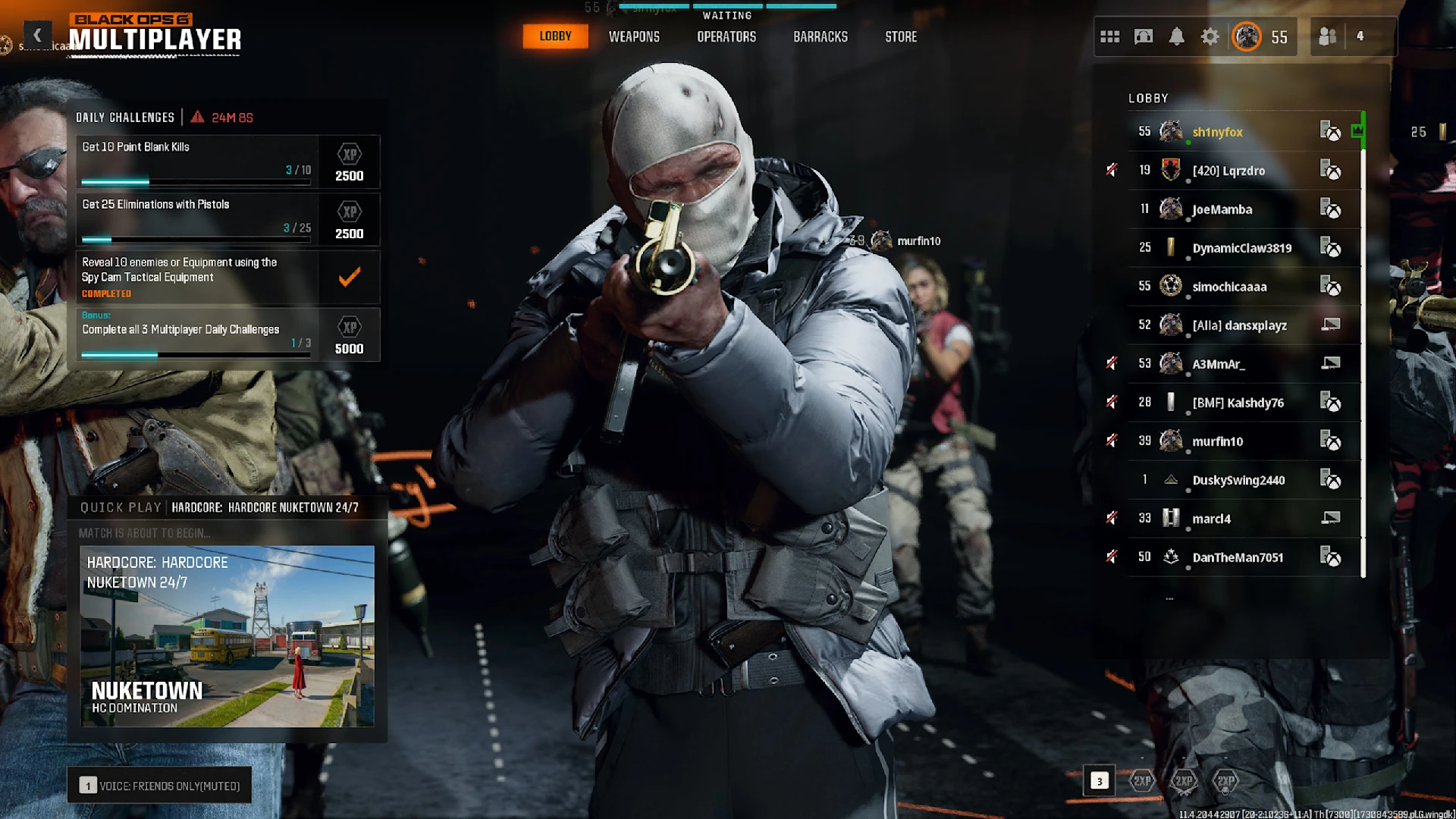Select player sh1nyfox in the lobby list
The image size is (1456, 819).
tap(1217, 132)
